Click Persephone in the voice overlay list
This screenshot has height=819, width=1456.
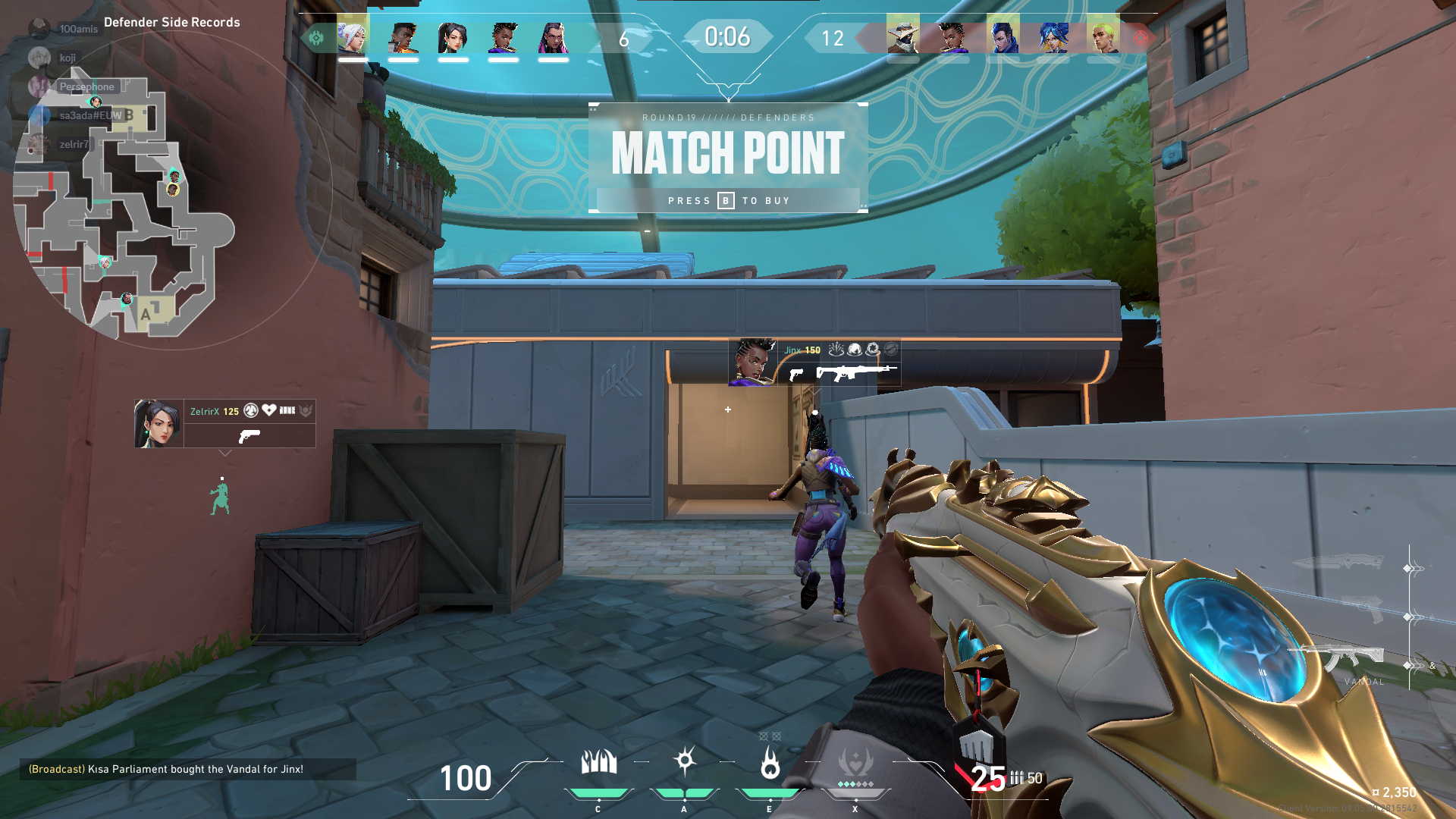86,86
